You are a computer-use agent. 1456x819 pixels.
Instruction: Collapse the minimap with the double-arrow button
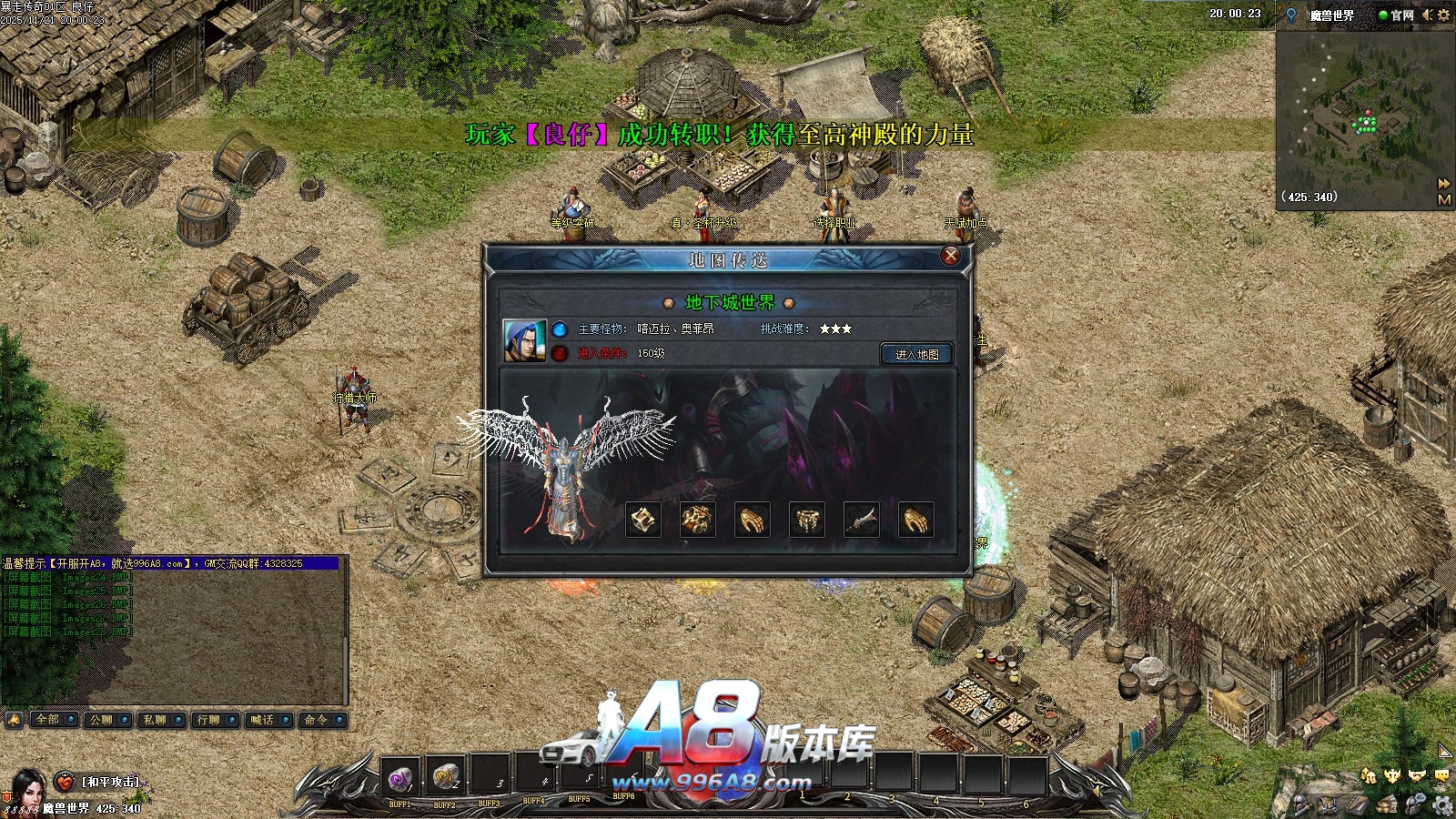(x=1444, y=184)
